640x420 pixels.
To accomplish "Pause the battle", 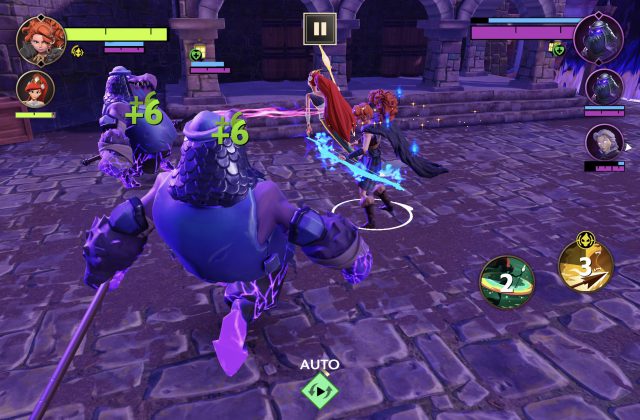I will (319, 29).
